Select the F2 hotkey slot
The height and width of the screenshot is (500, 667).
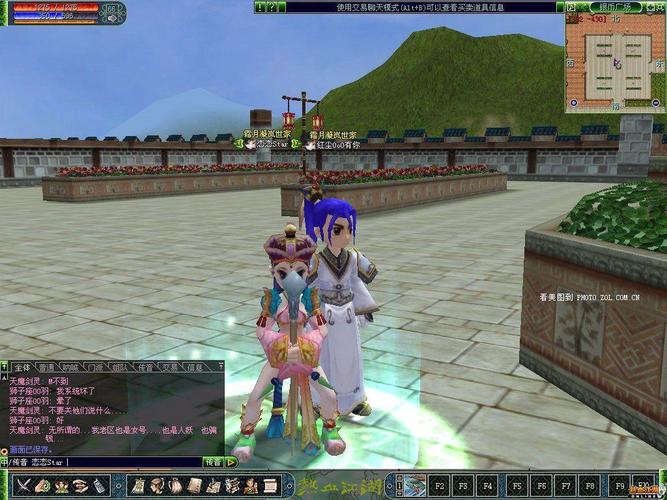(441, 485)
